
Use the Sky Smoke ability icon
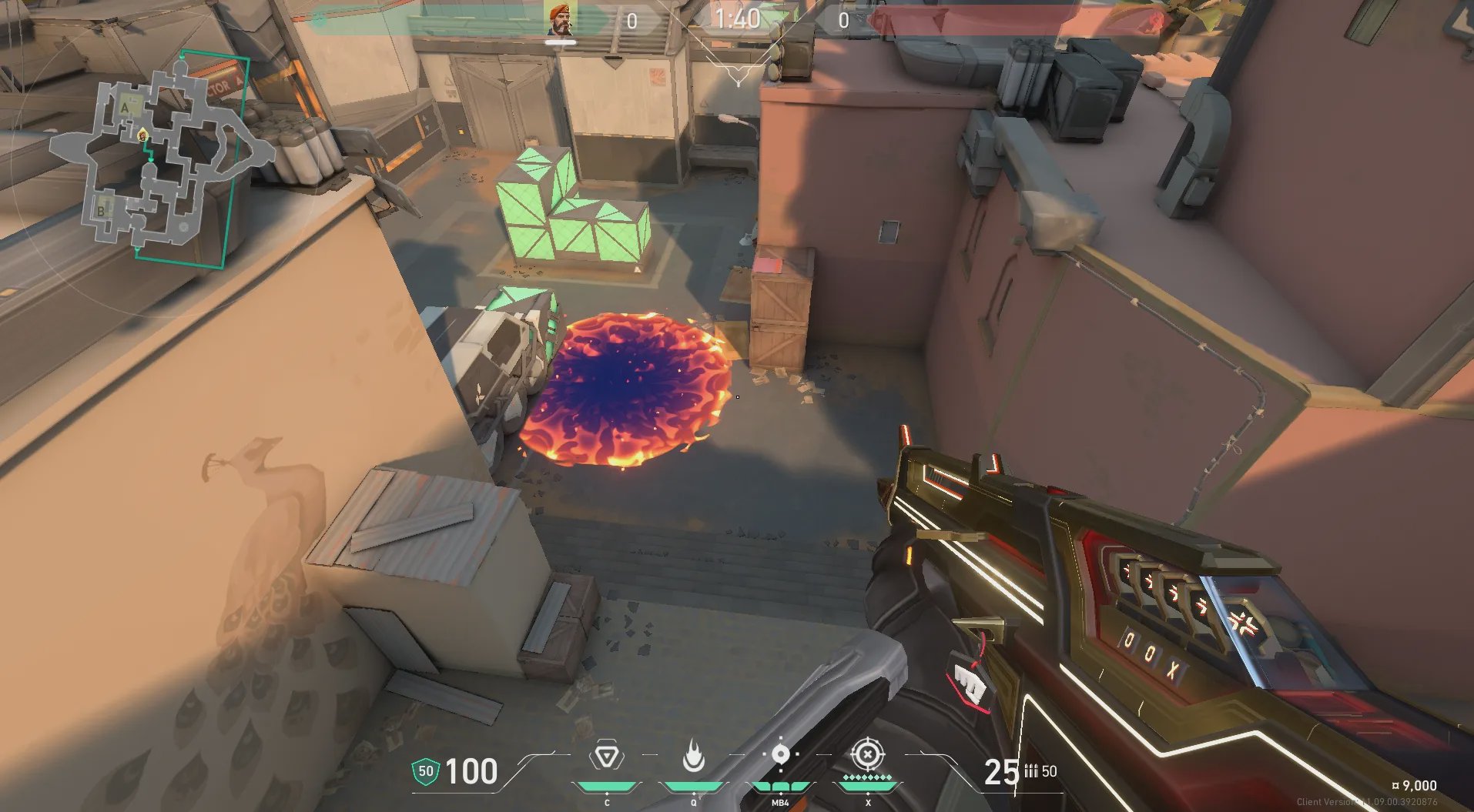(780, 754)
